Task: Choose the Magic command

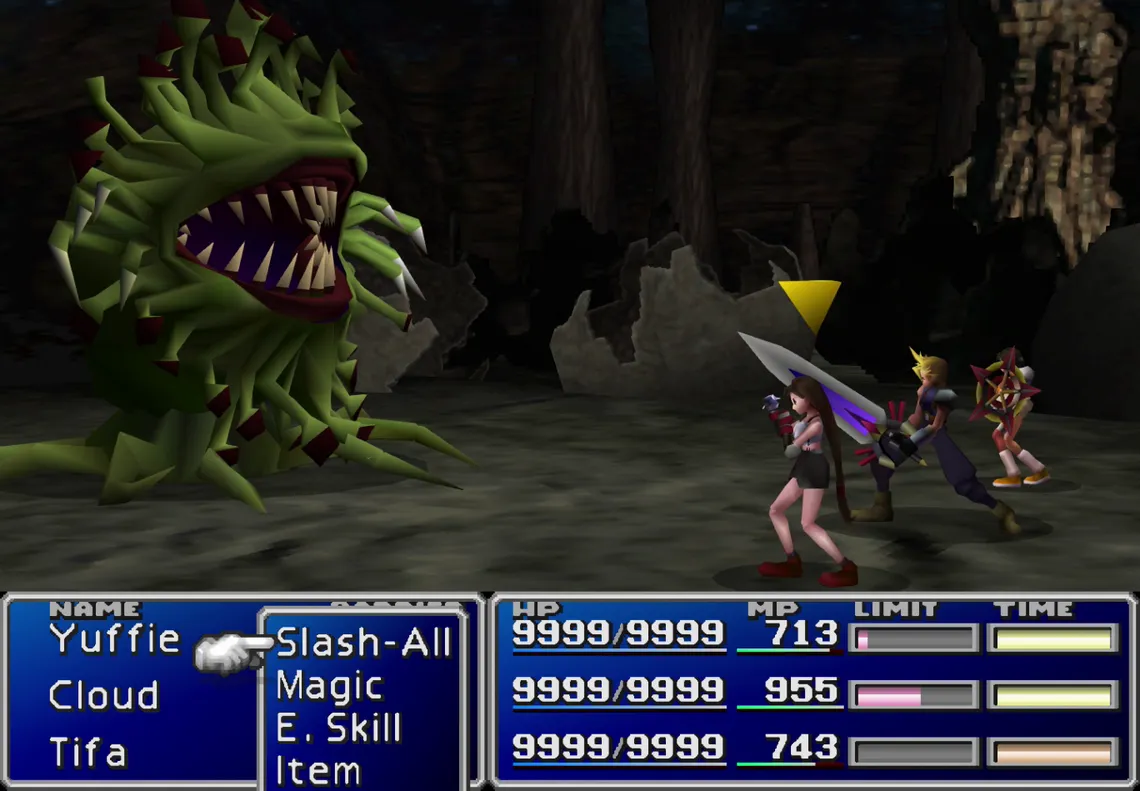Action: coord(329,687)
